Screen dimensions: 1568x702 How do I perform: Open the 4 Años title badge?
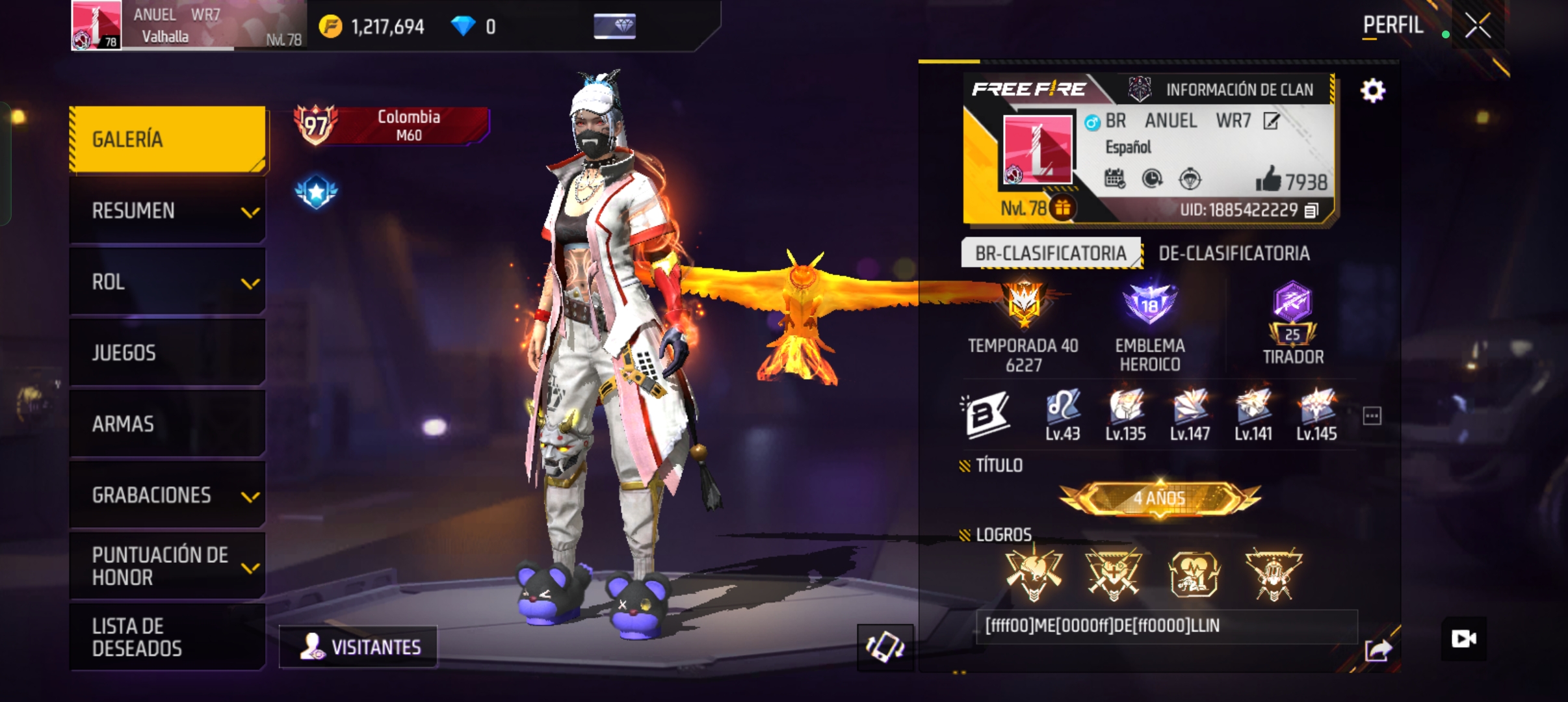[x=1160, y=499]
